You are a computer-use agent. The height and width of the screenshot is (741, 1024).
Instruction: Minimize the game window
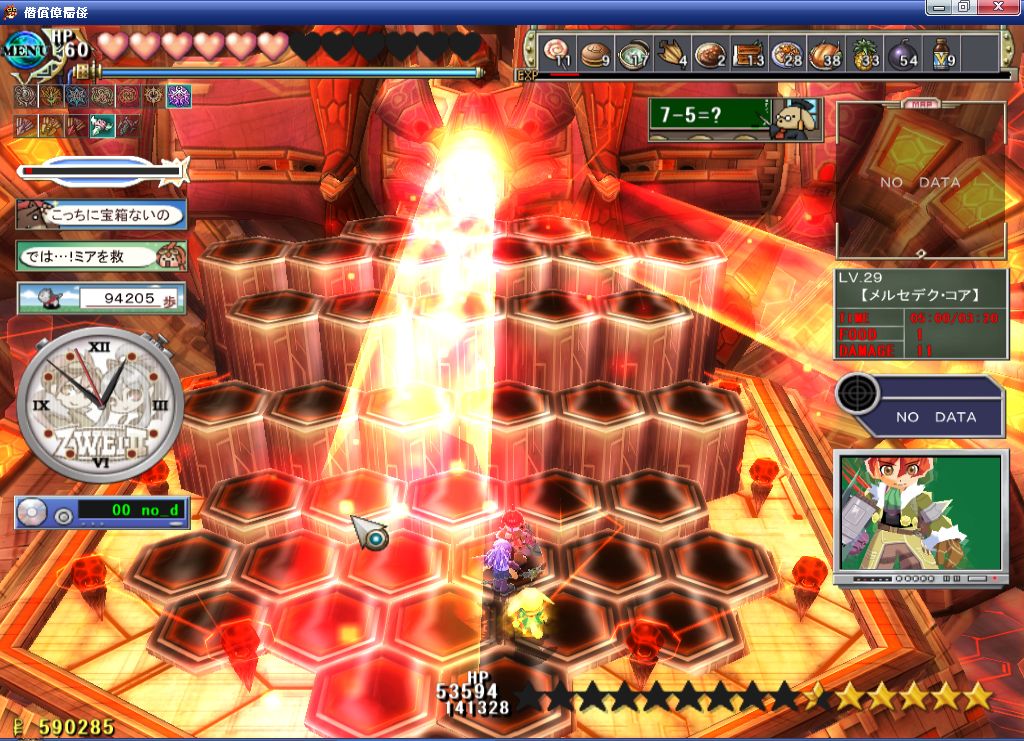point(936,7)
